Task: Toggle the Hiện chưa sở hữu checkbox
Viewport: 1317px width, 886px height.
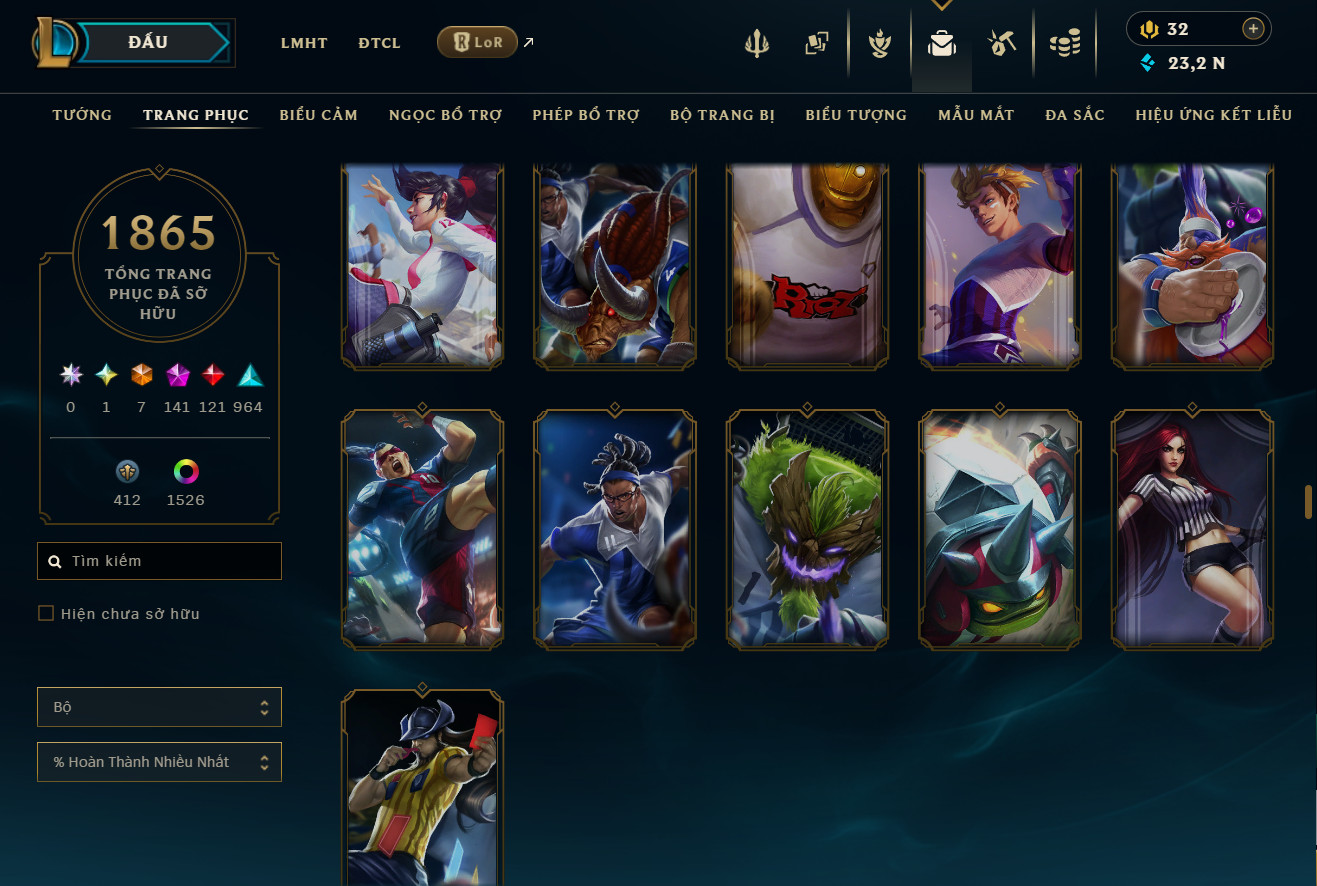Action: (46, 613)
